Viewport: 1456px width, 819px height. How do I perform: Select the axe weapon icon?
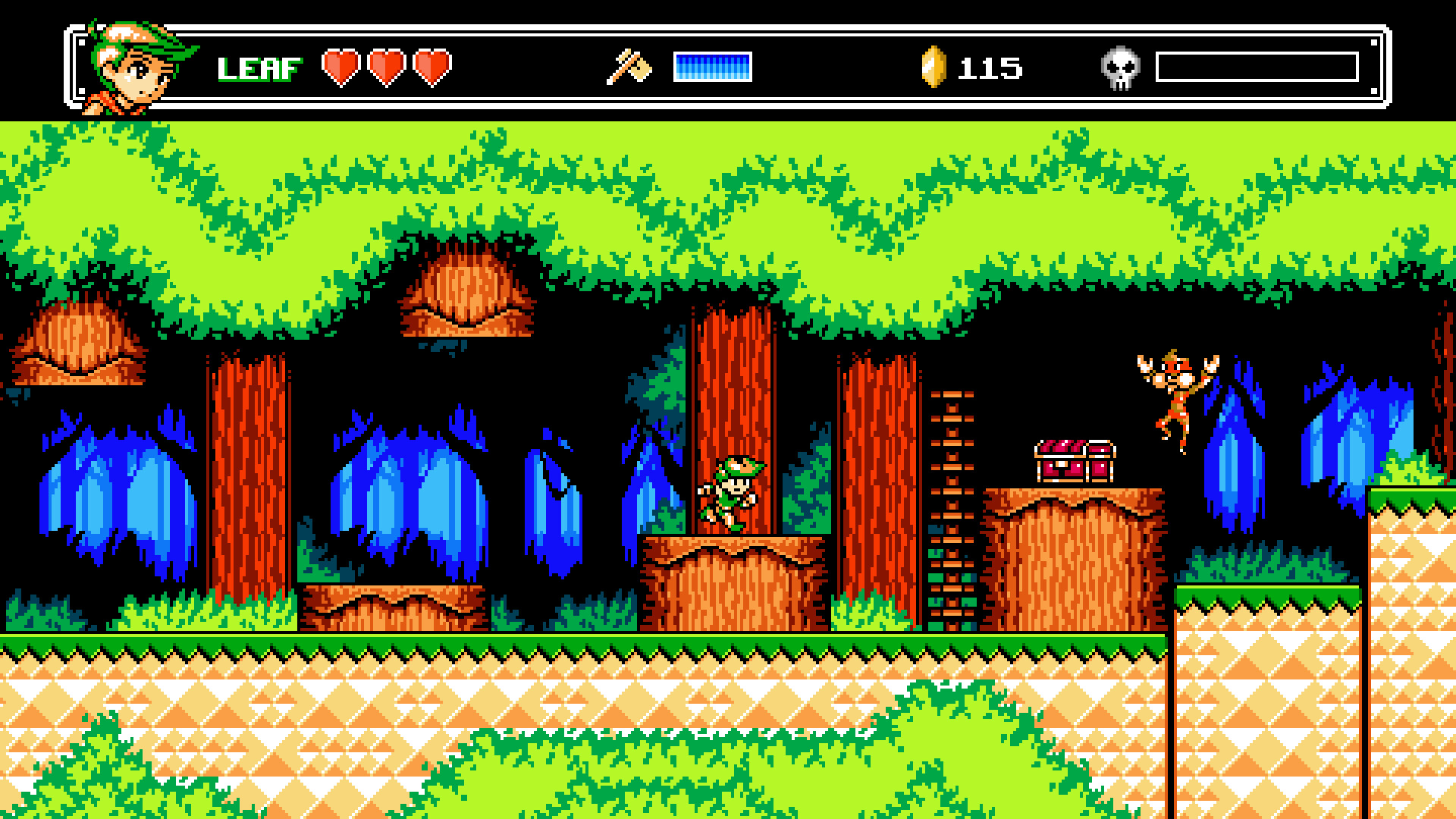tap(629, 67)
